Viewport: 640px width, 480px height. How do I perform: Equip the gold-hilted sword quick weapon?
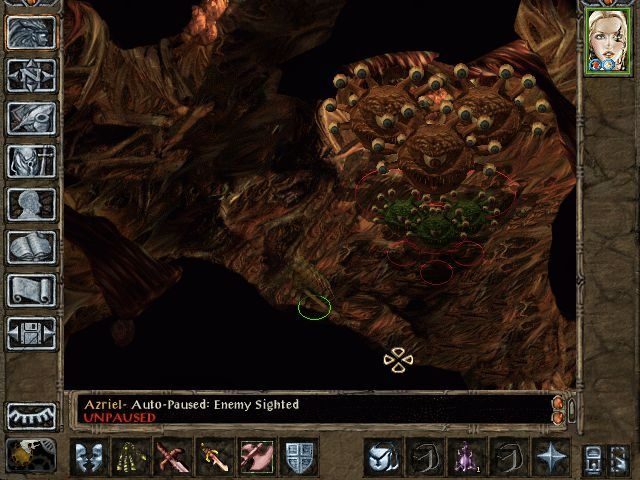click(215, 457)
